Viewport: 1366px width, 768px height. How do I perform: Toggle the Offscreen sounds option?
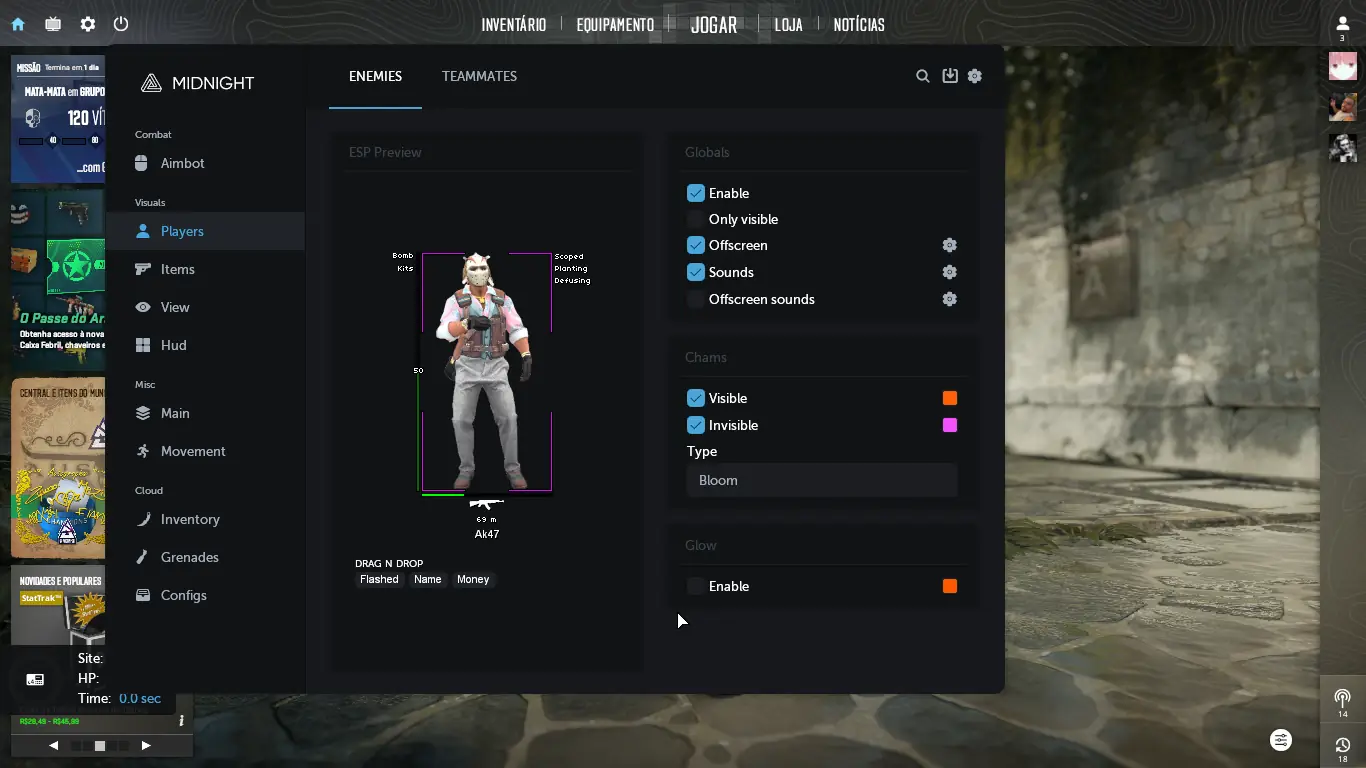(696, 299)
